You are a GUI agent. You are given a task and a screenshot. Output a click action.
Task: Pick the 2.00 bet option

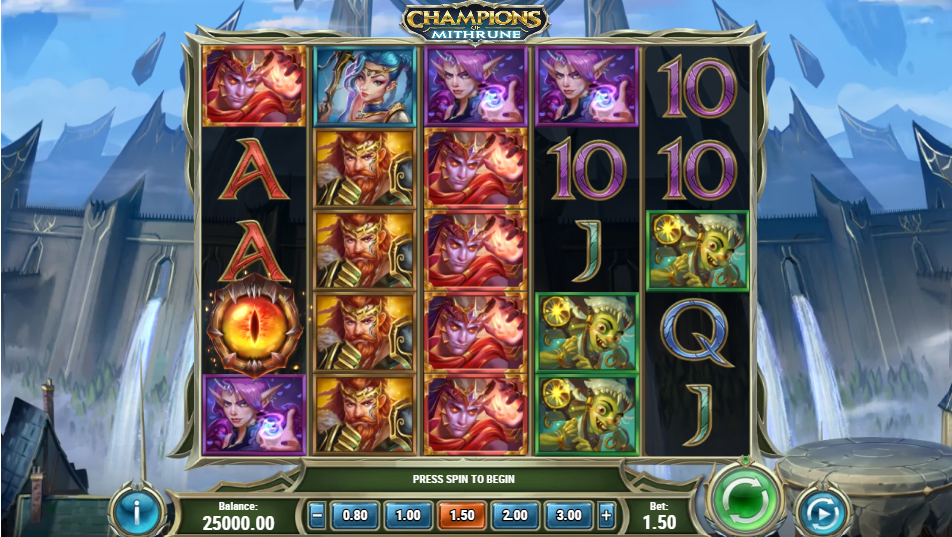[514, 516]
